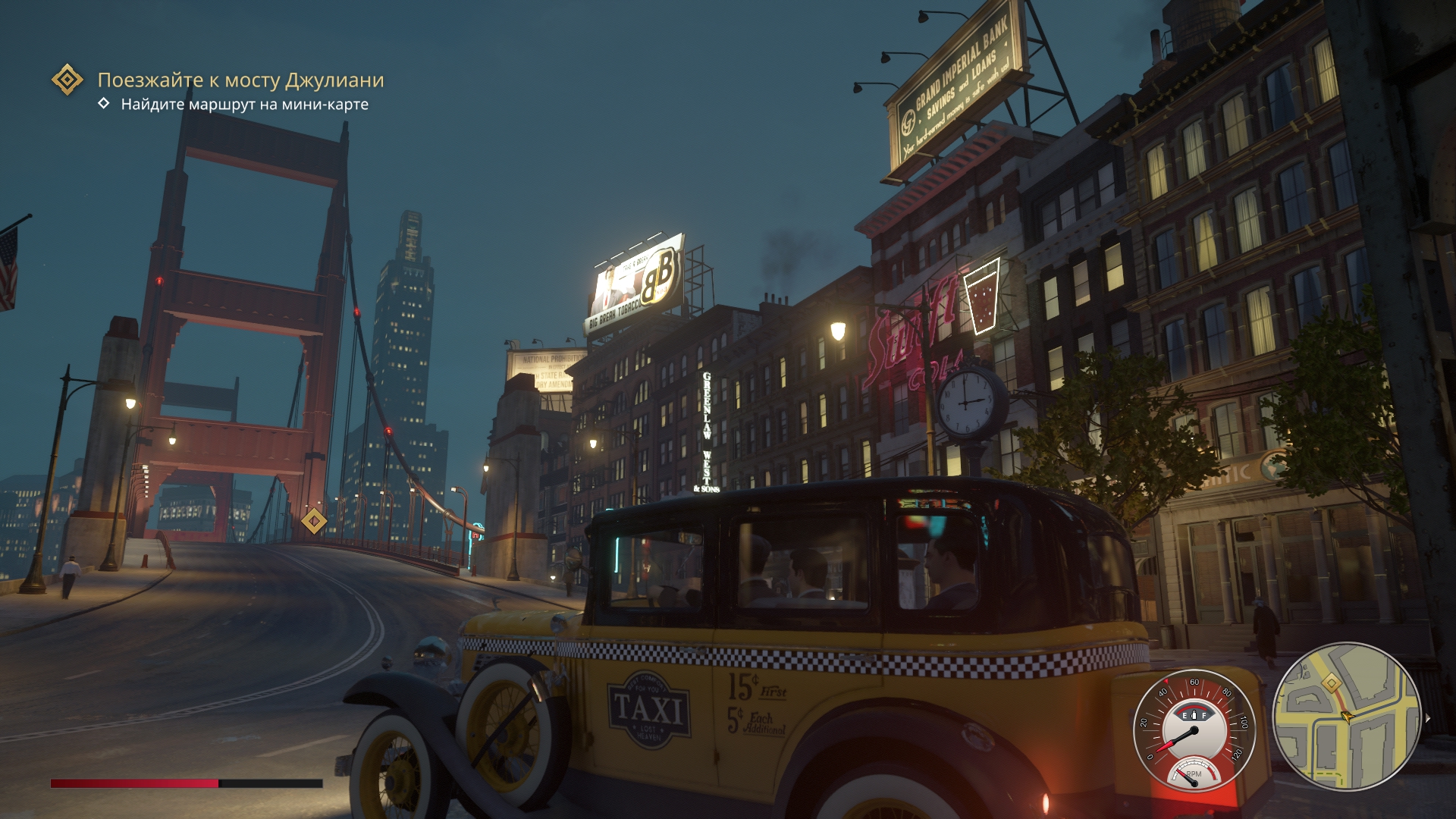Click the objective tracker diamond icon
Screen dimensions: 1456x819
coord(67,80)
